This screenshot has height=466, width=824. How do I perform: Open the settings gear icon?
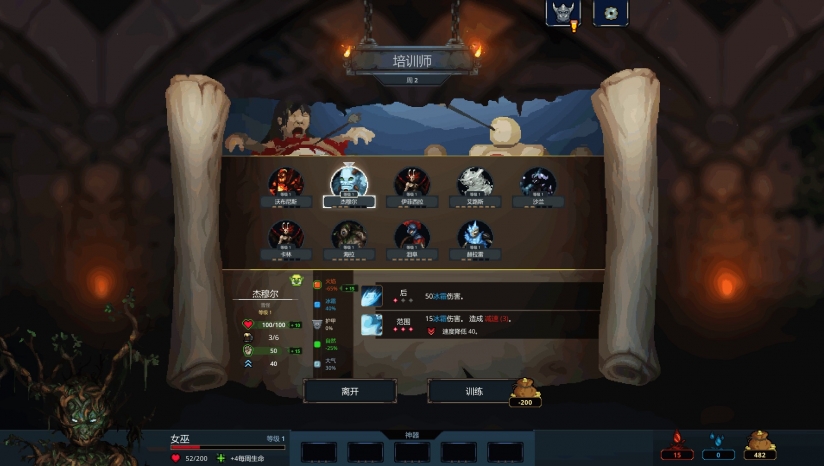610,13
